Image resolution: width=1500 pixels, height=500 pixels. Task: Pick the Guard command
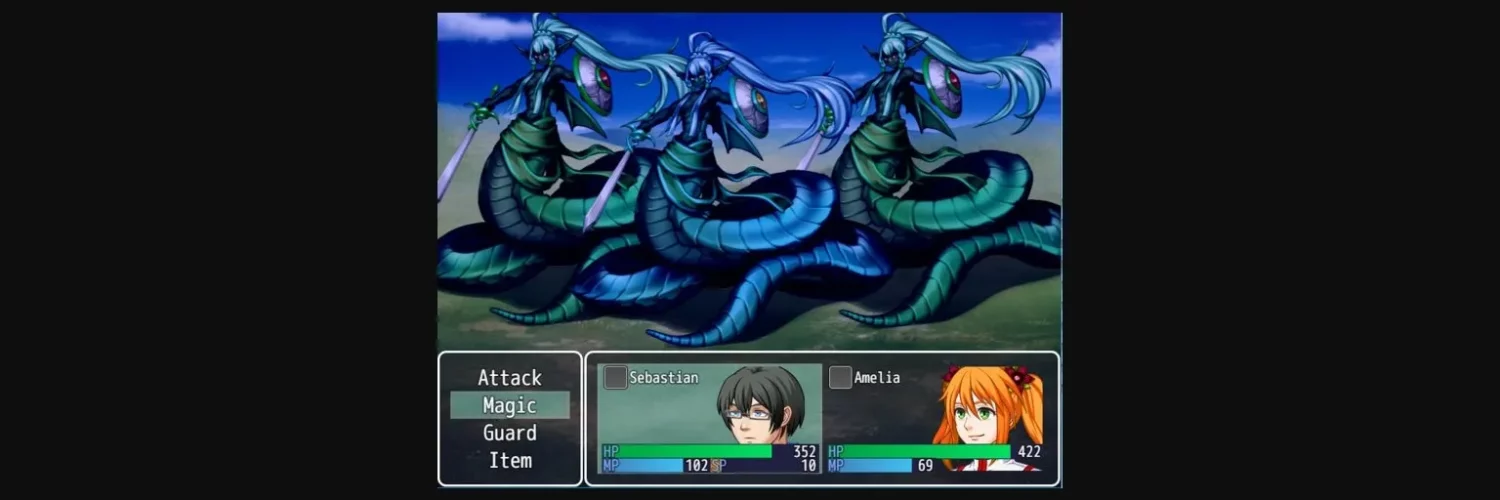click(510, 433)
